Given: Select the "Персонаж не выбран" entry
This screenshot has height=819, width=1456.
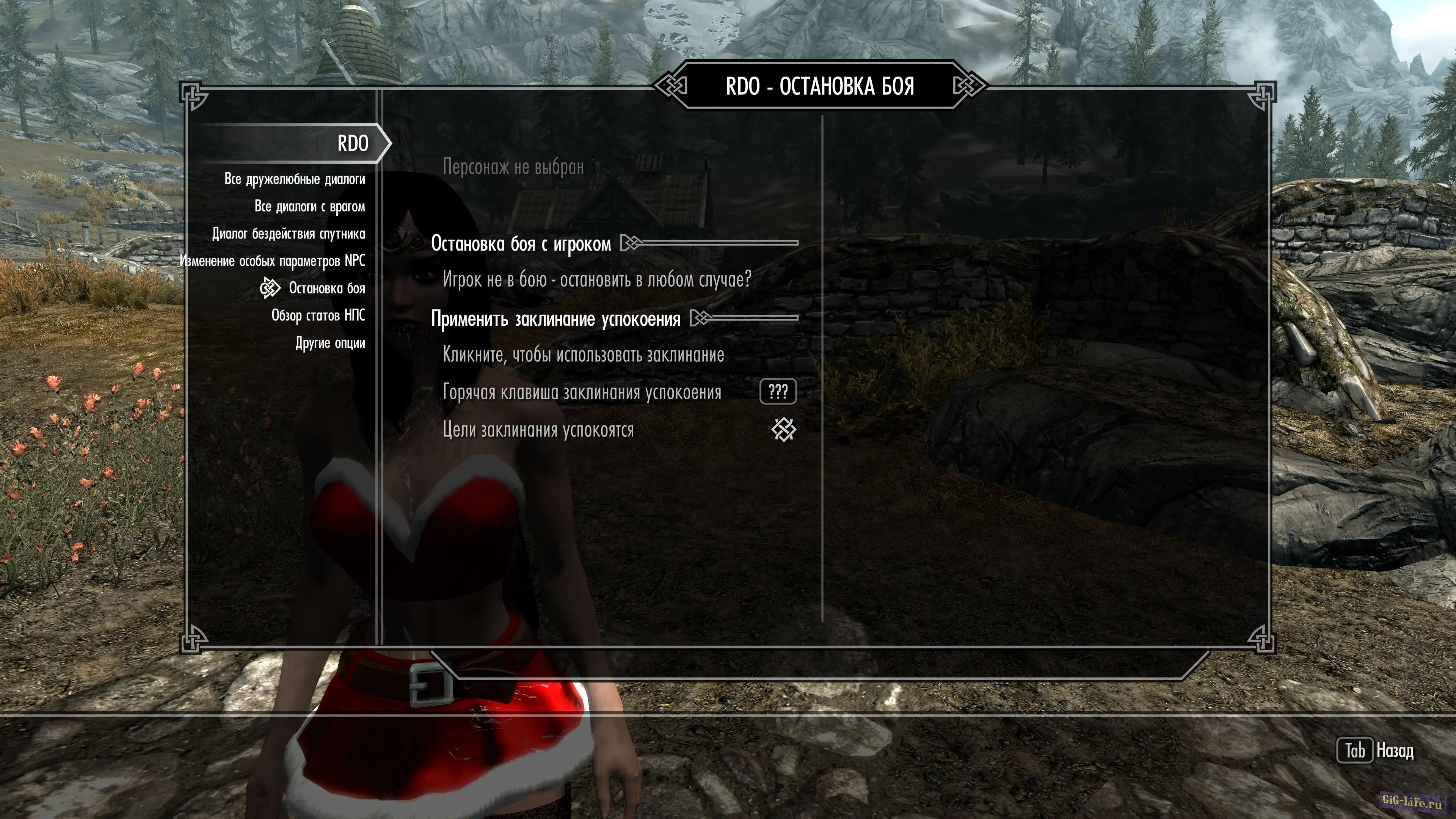Looking at the screenshot, I should [x=513, y=167].
